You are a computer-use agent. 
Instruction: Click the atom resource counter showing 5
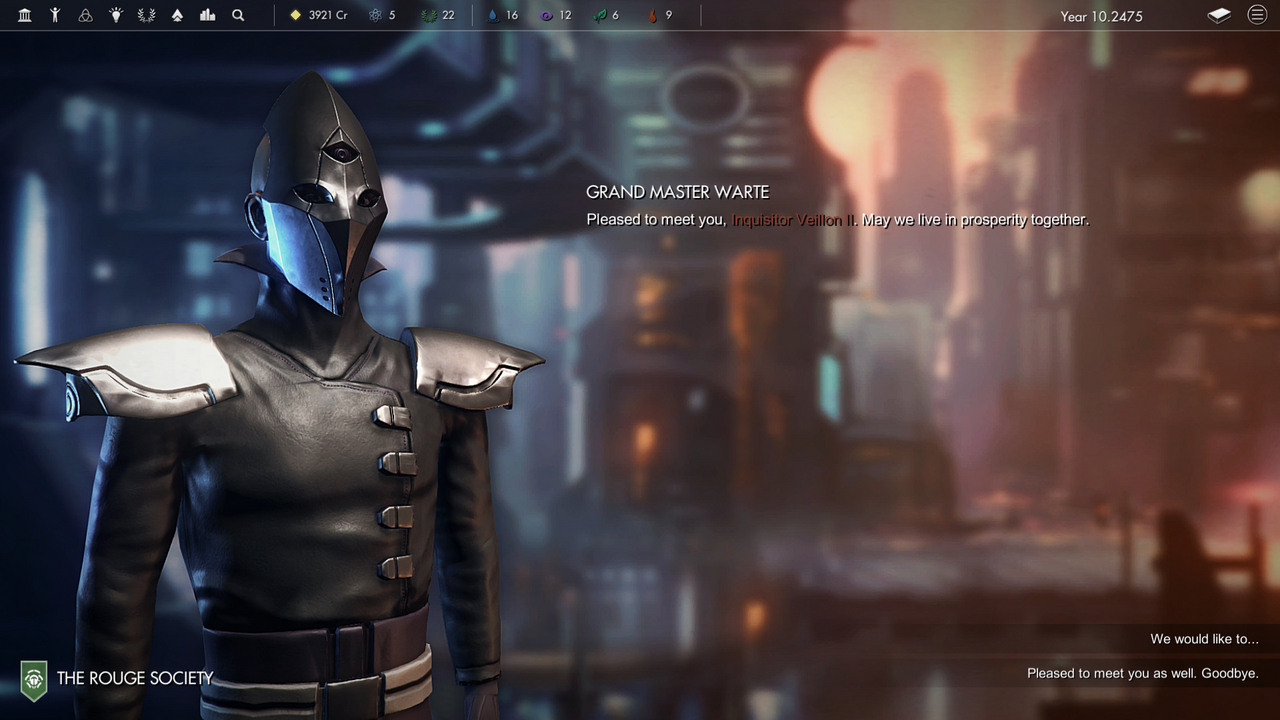point(382,15)
